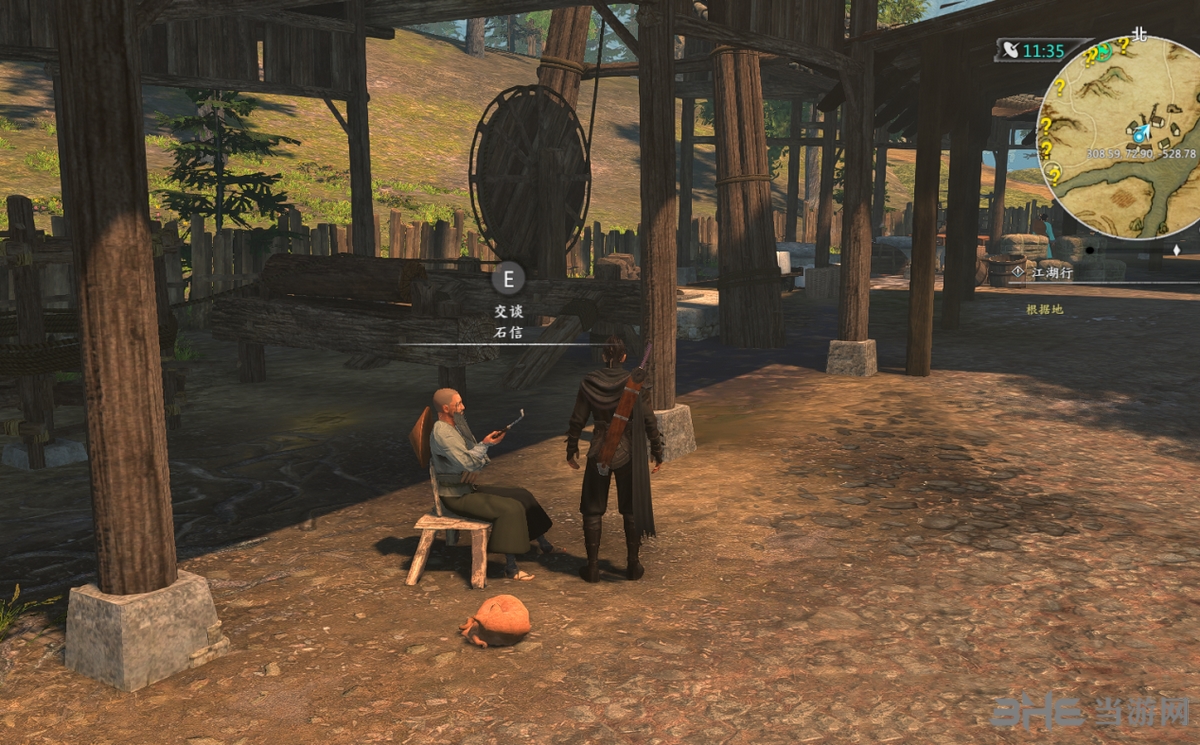This screenshot has width=1200, height=745.
Task: Click the green marker on the minimap
Action: [1102, 52]
